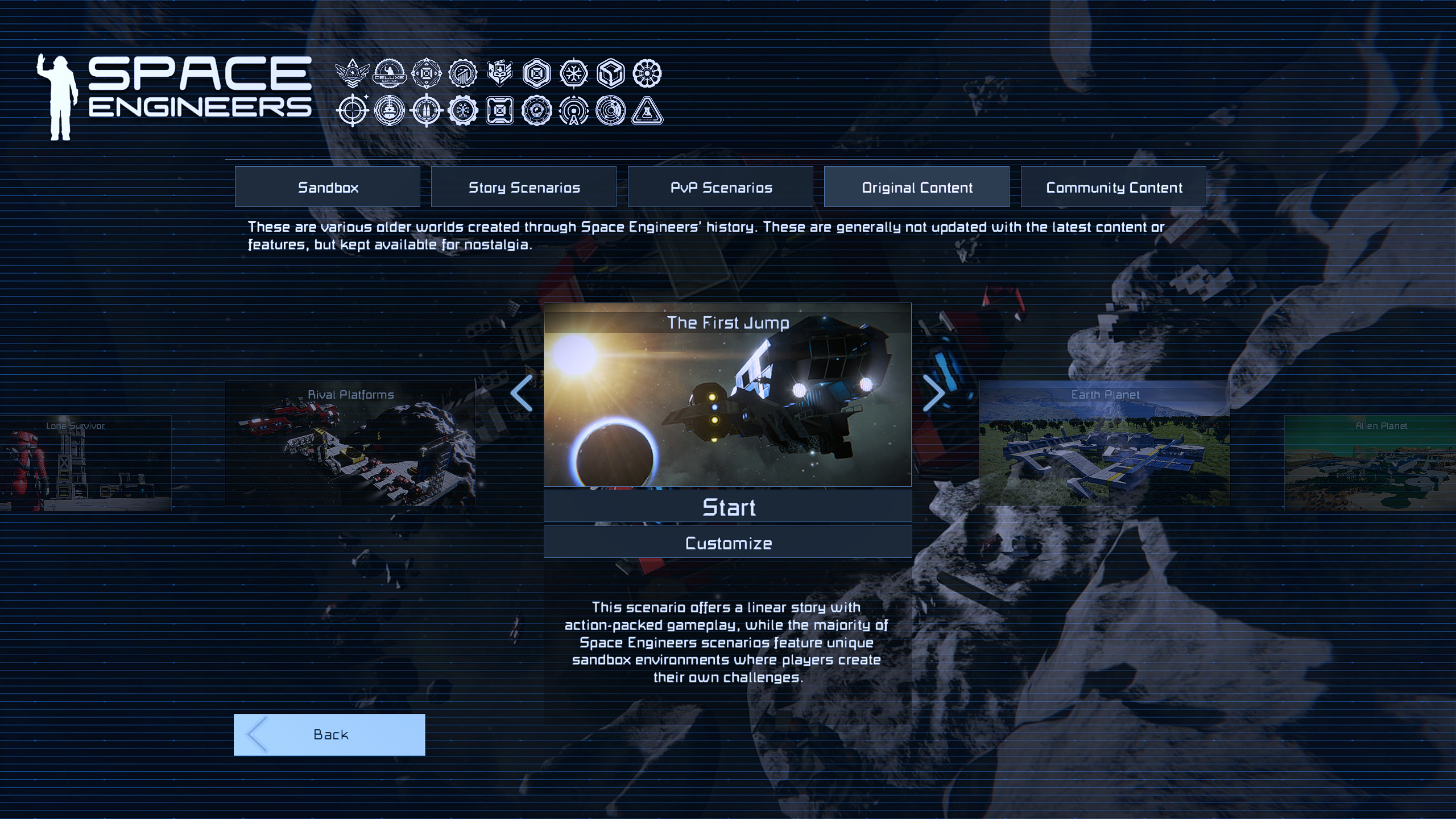Screen dimensions: 1456x819
Task: Choose the Earth Planet thumbnail
Action: (x=1105, y=444)
